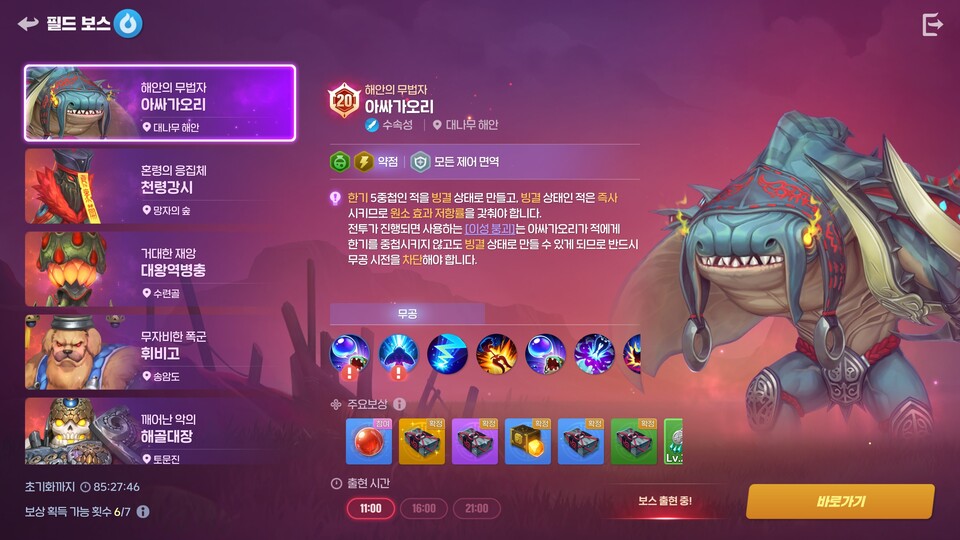Viewport: 960px width, 540px height.
Task: Choose the 대왕역병충 boss entry
Action: click(x=160, y=269)
